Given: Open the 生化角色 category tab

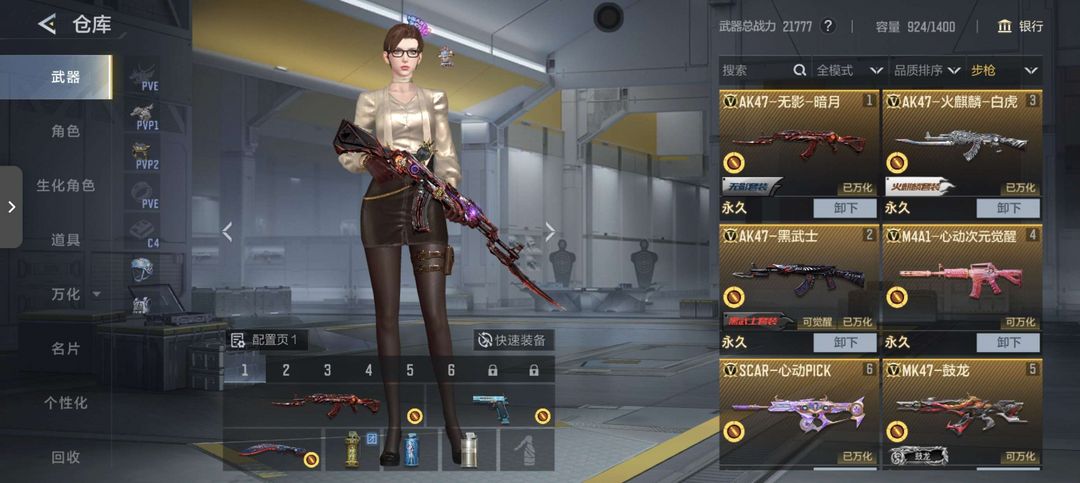Looking at the screenshot, I should coord(66,185).
